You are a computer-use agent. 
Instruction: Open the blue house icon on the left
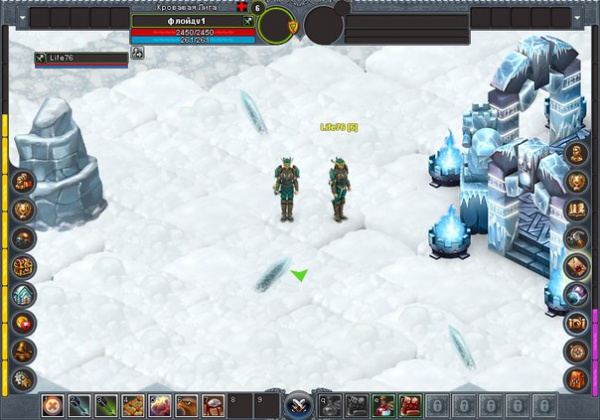pyautogui.click(x=23, y=294)
